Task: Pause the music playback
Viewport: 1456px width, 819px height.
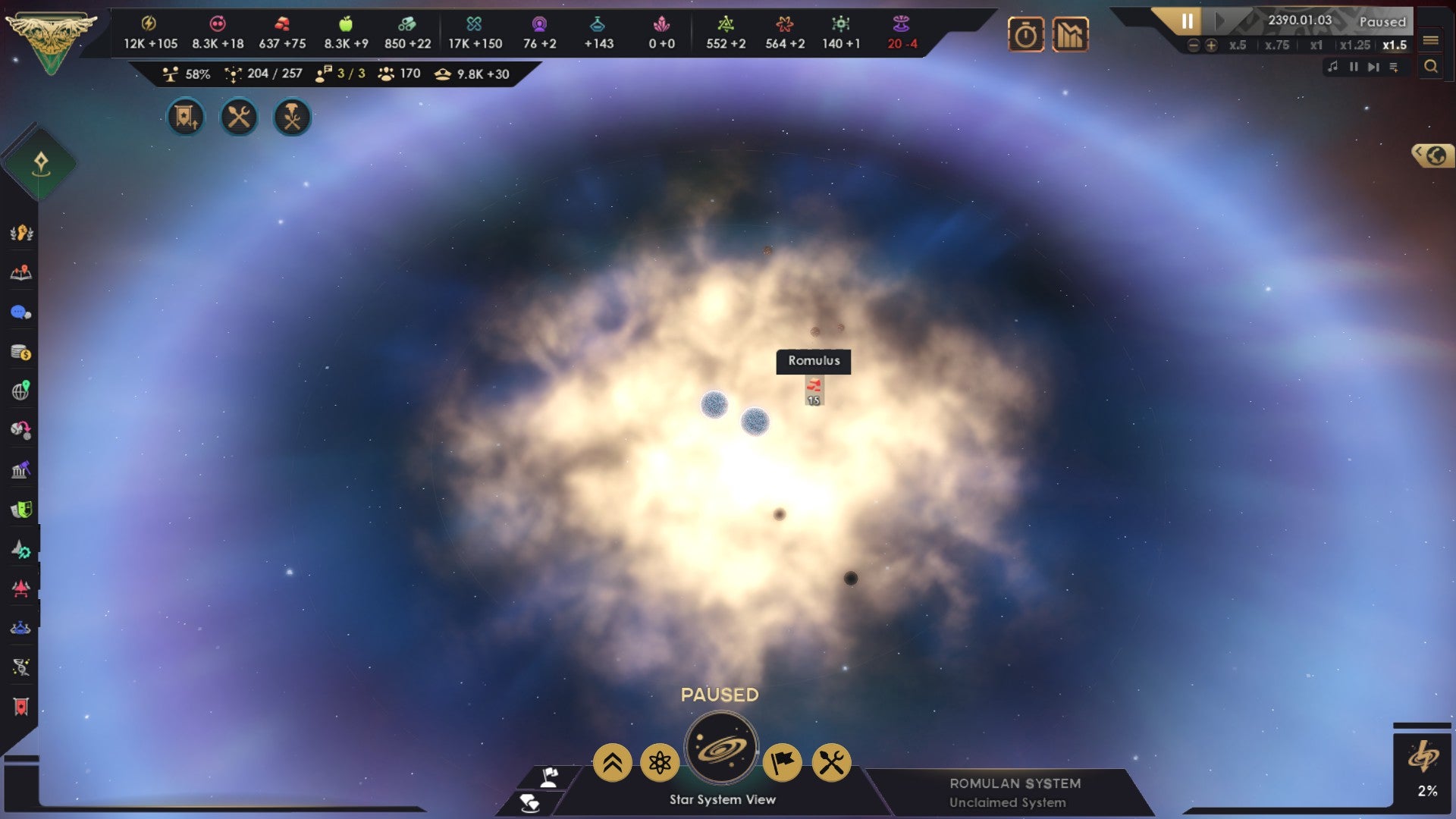Action: click(1353, 67)
